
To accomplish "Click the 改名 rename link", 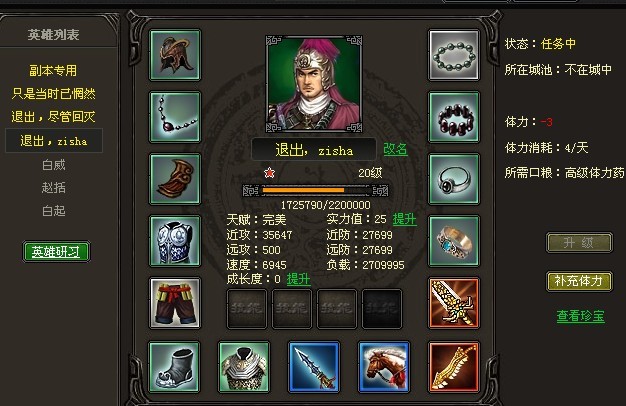I will tap(396, 149).
